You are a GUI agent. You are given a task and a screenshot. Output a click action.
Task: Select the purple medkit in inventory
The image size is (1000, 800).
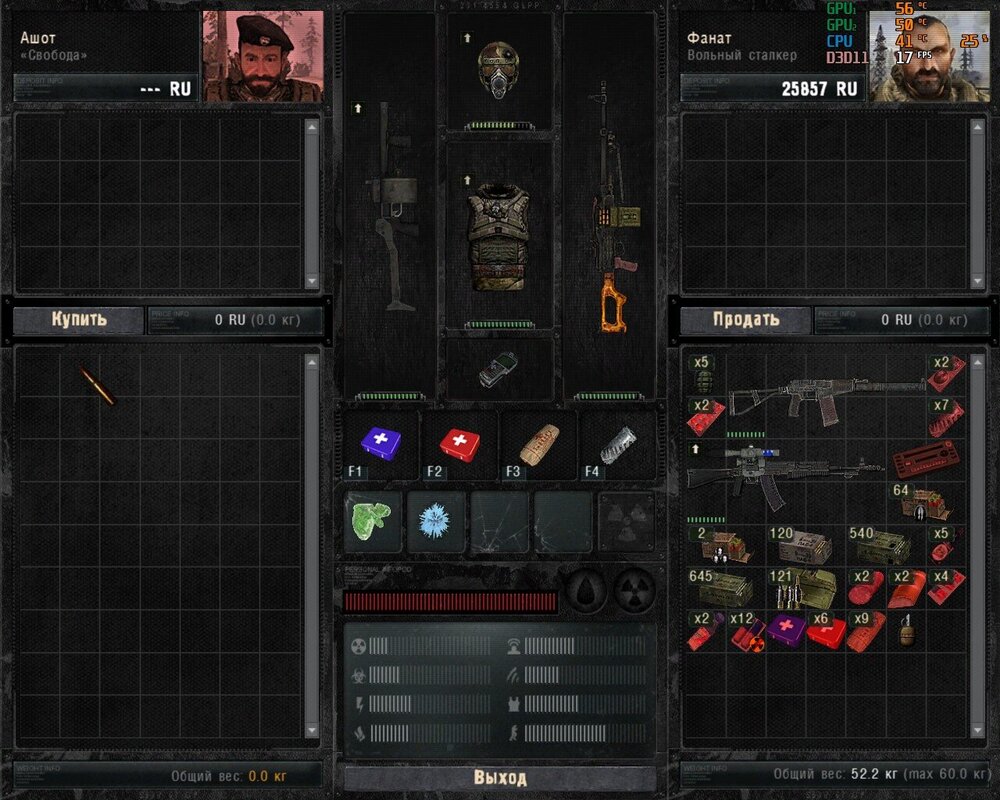(786, 630)
